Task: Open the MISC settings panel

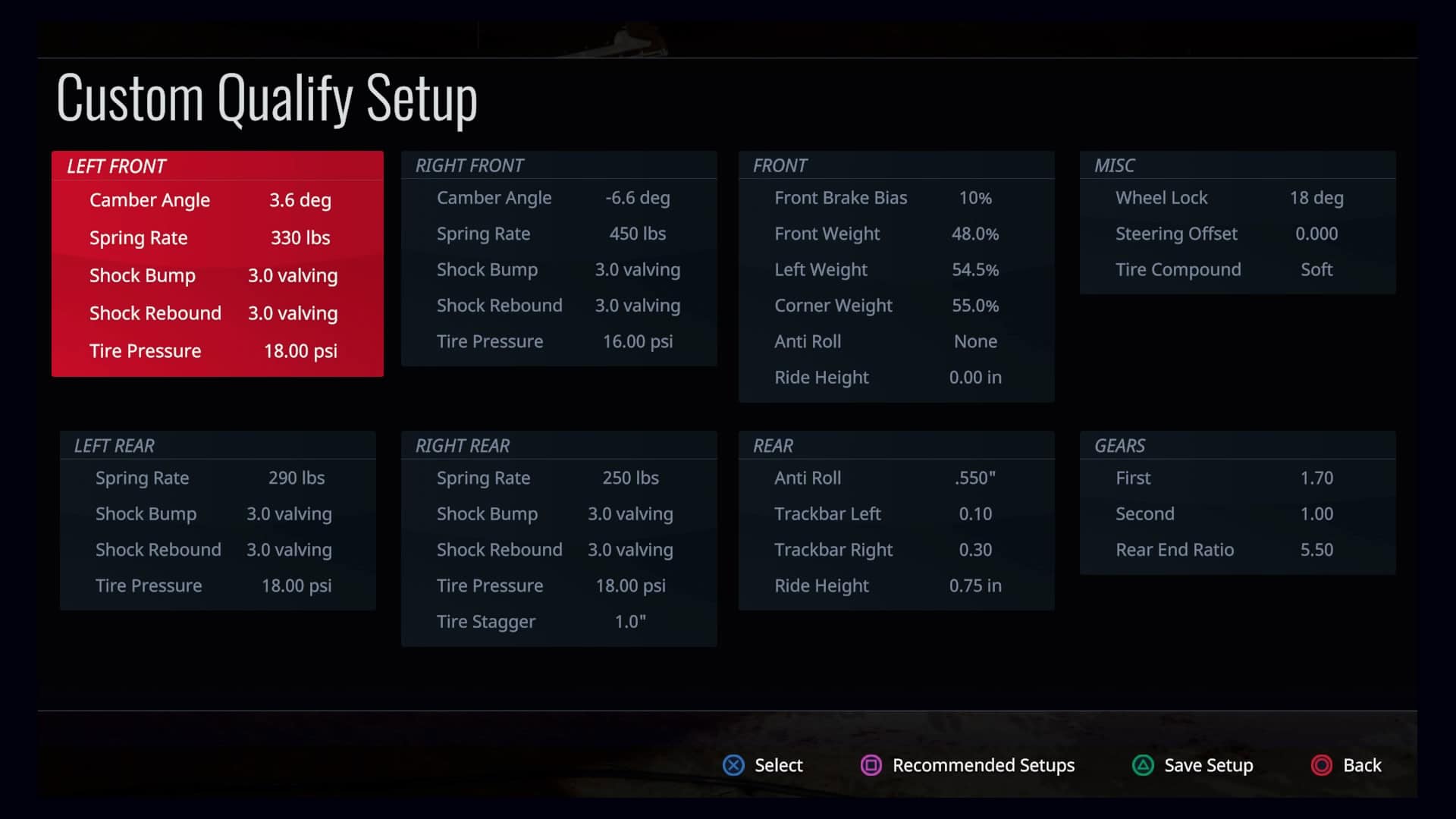Action: click(1237, 222)
